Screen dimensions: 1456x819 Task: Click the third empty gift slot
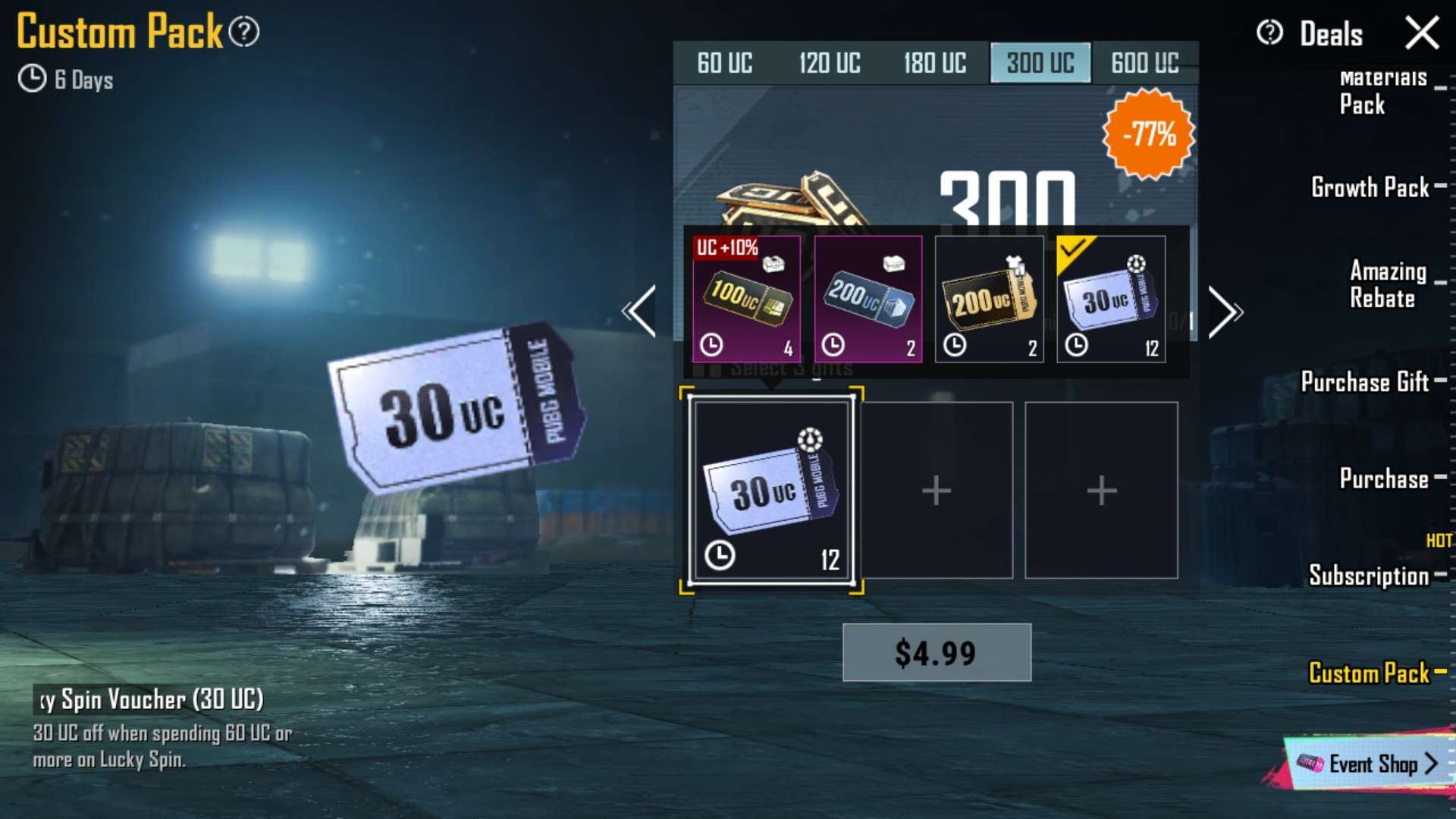tap(1101, 489)
